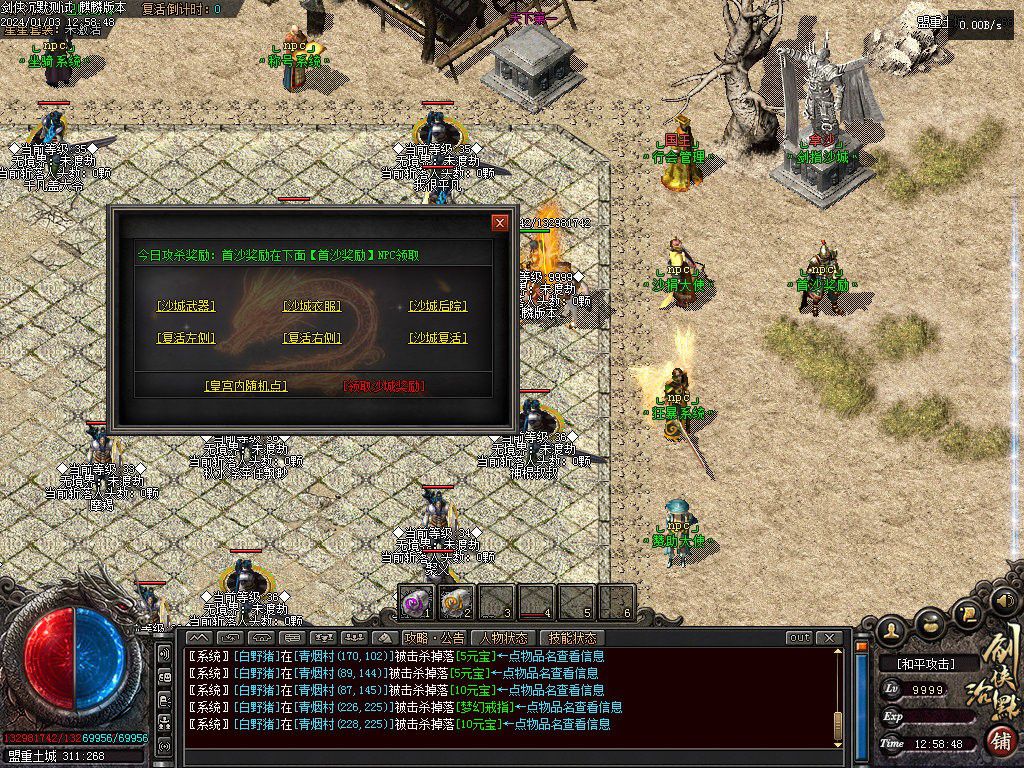This screenshot has height=768, width=1024.
Task: Open the 攻略·公告 tab
Action: click(434, 638)
